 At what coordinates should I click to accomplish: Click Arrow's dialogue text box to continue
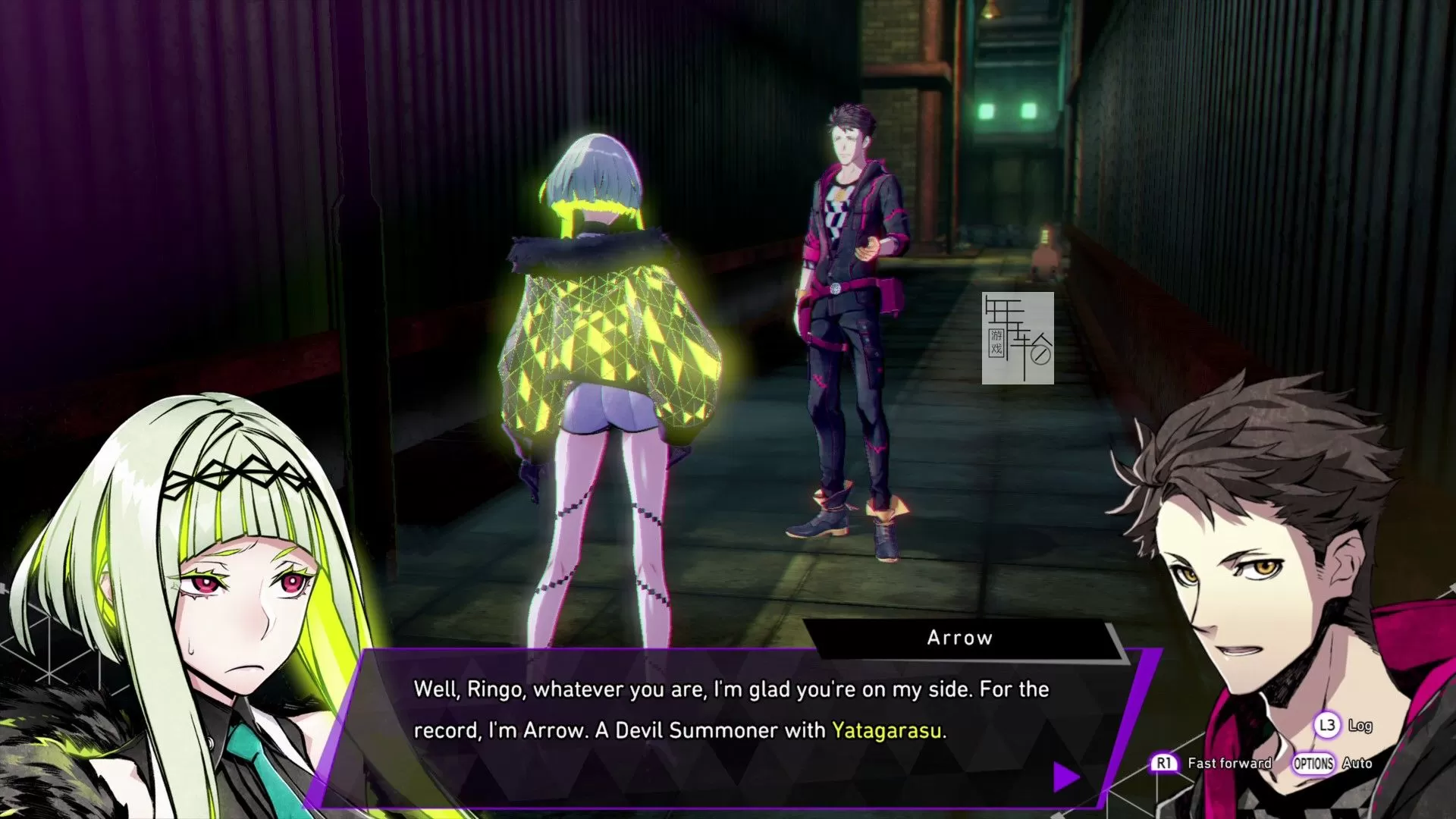pos(728,720)
